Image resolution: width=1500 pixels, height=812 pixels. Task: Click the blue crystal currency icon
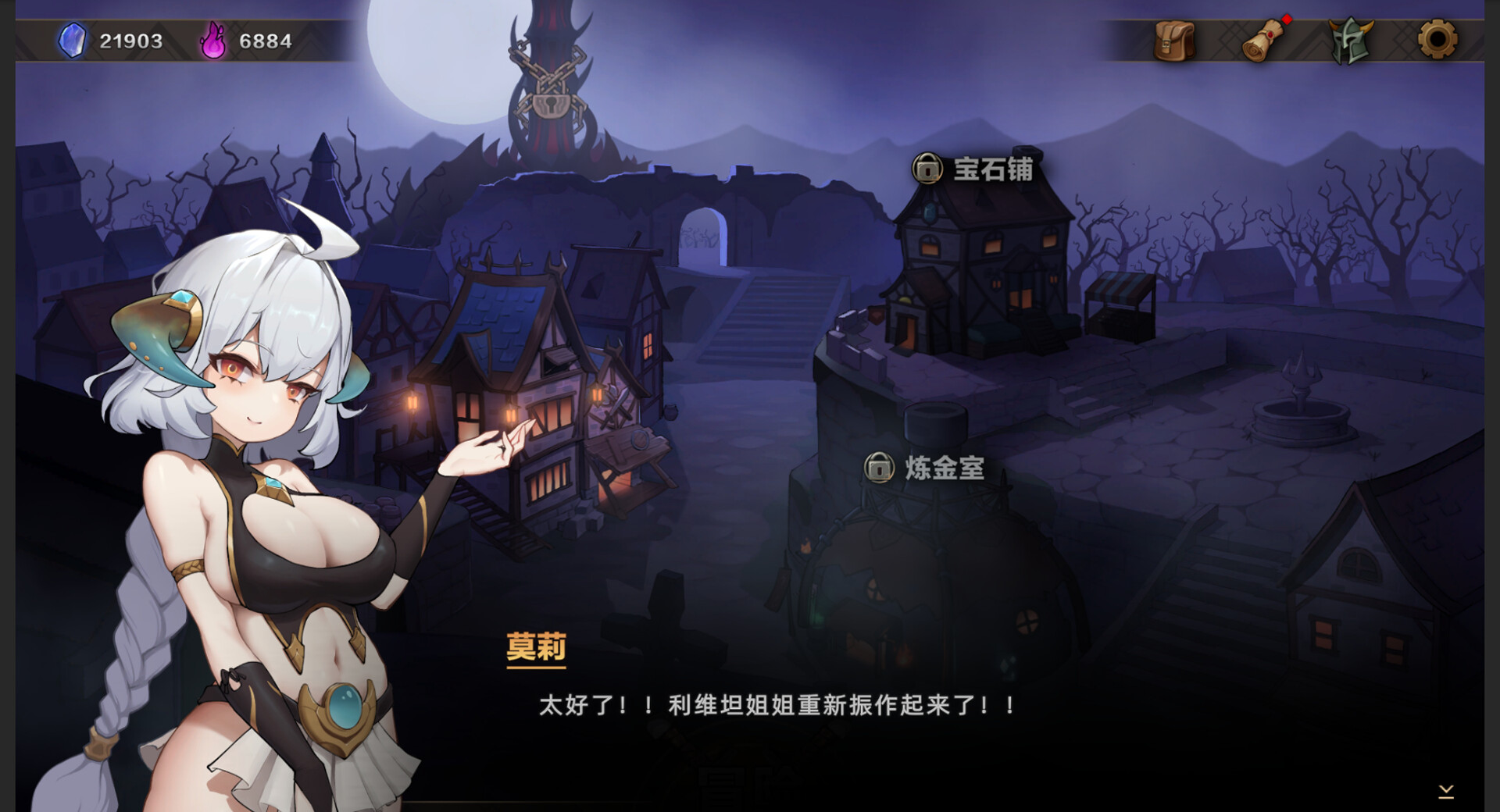point(71,41)
